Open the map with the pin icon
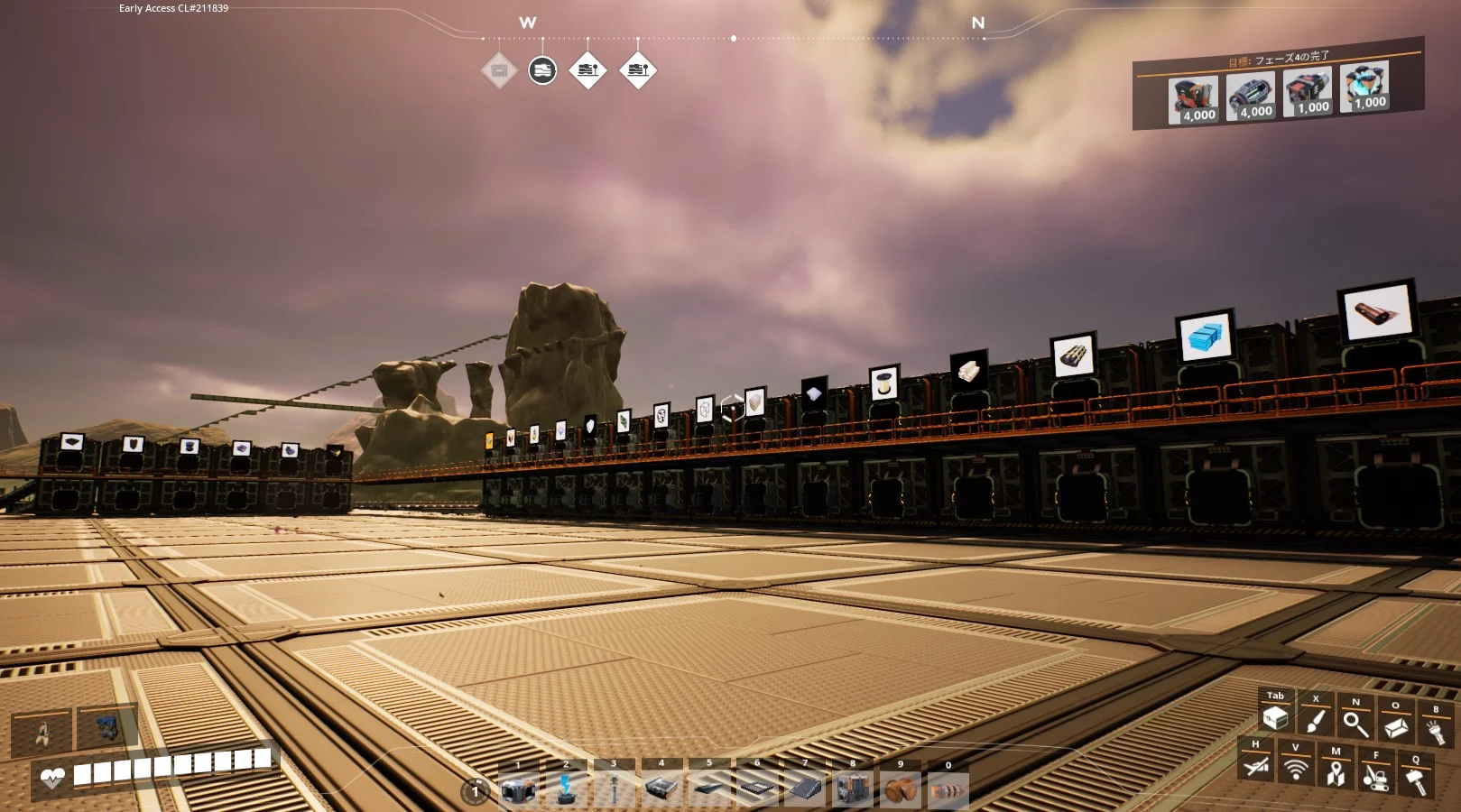1461x812 pixels. point(1336,772)
